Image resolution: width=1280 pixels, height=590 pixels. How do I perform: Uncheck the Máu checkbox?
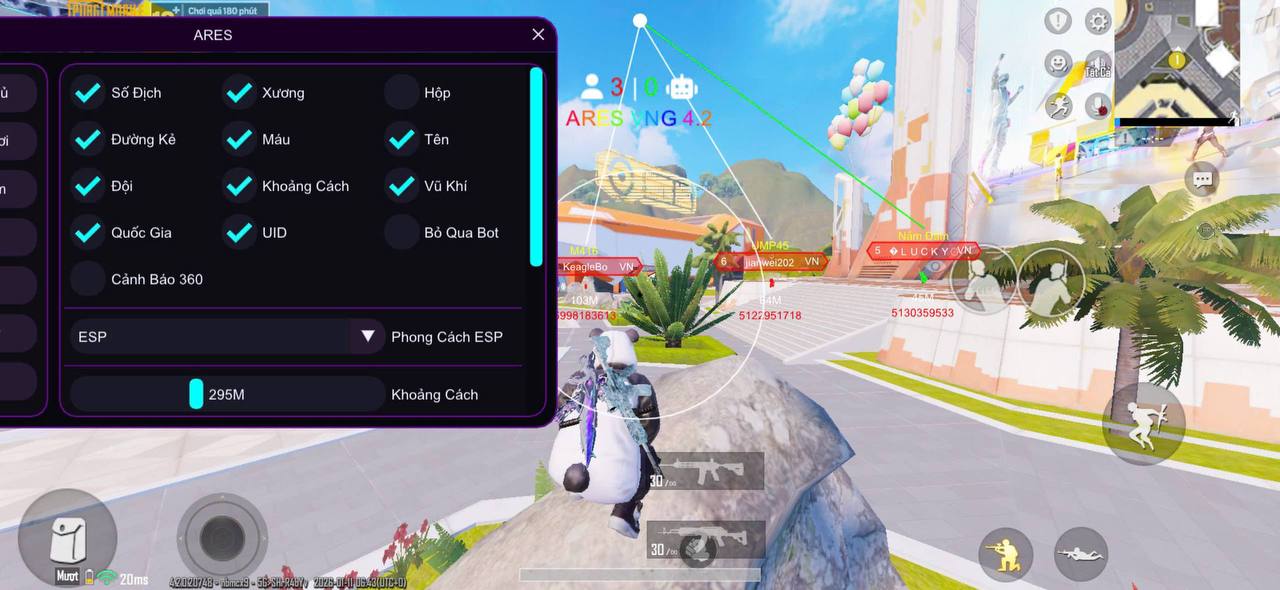tap(239, 139)
